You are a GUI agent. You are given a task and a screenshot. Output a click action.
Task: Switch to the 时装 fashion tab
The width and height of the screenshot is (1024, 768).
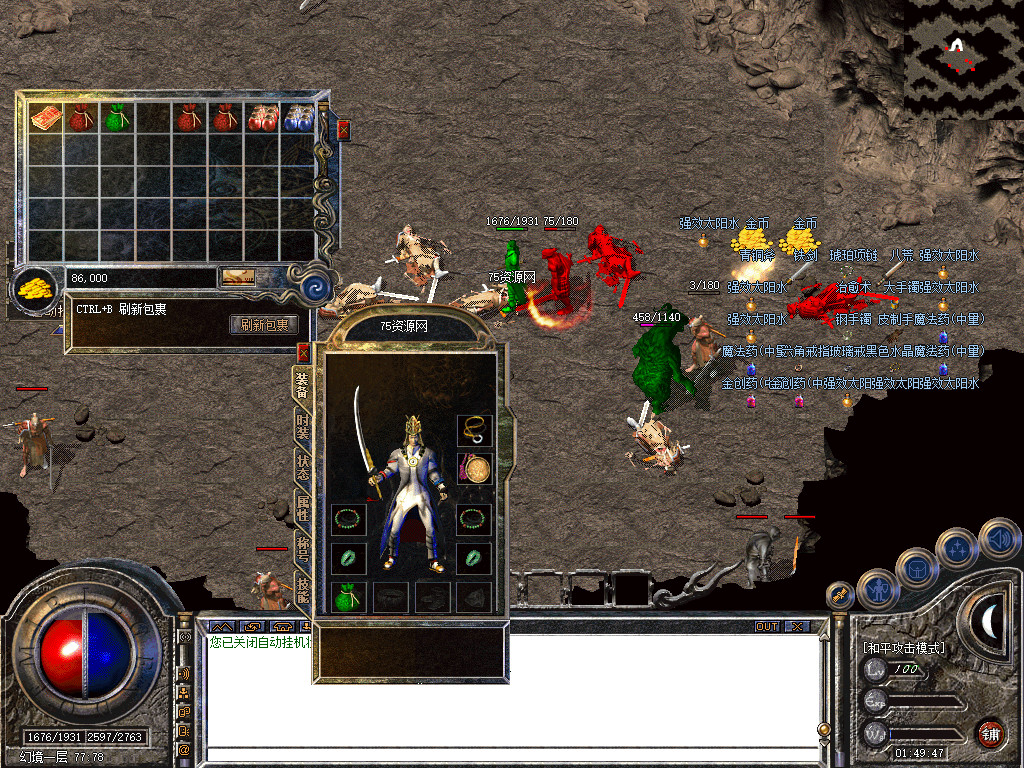(302, 427)
